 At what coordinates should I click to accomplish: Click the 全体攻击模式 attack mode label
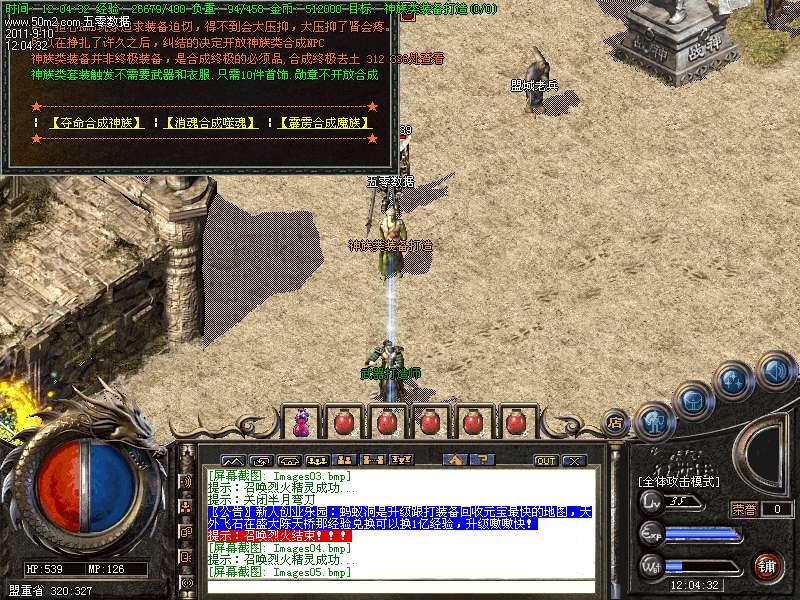coord(677,482)
